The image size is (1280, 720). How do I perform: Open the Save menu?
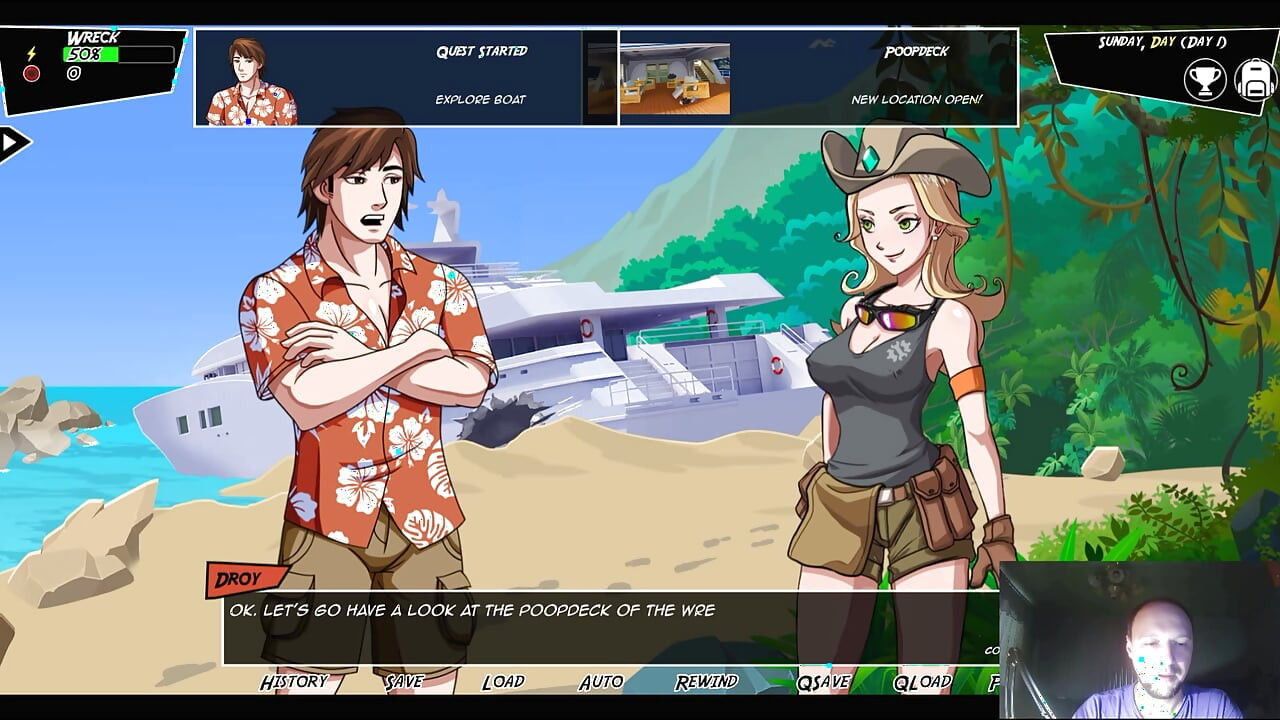coord(404,682)
